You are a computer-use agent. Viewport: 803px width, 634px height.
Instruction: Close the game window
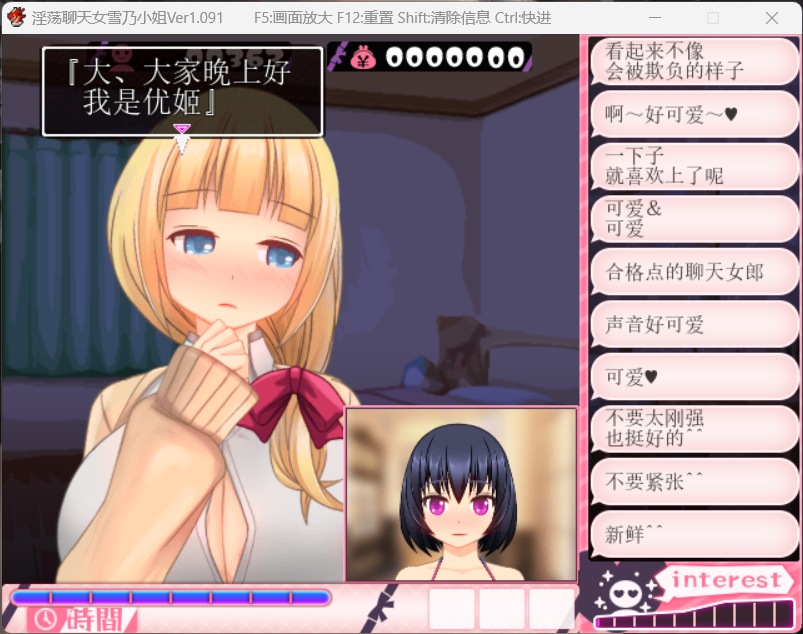(772, 18)
